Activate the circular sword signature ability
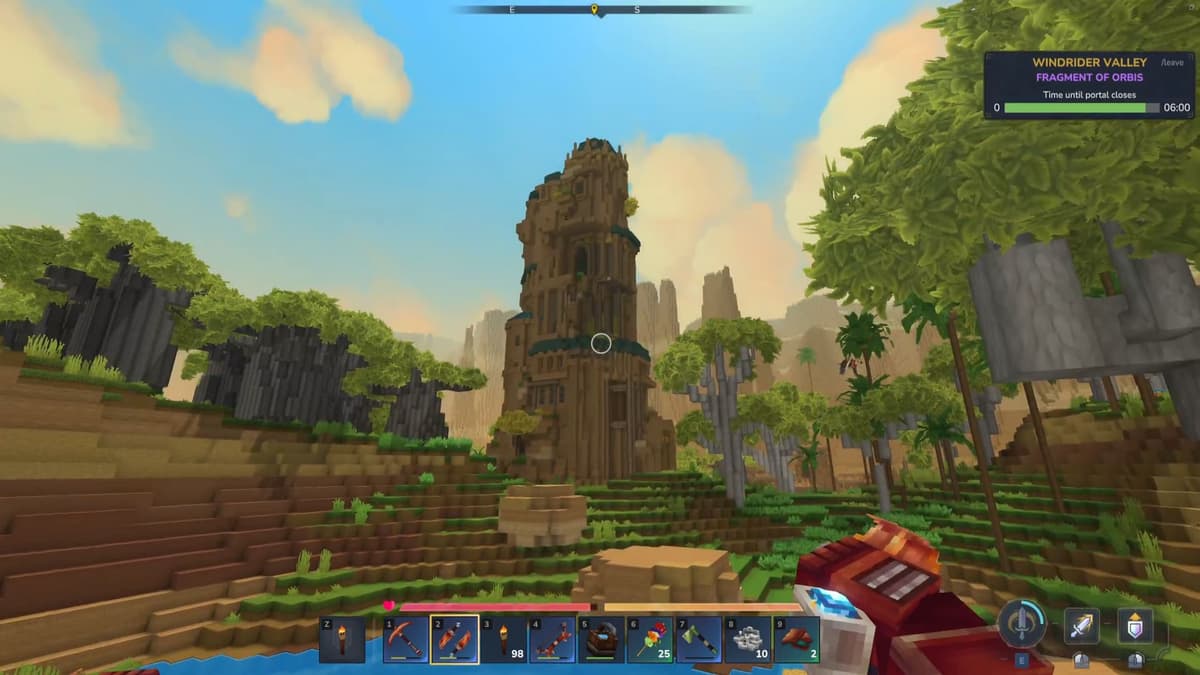Screen dimensions: 1200x675 pyautogui.click(x=1022, y=625)
